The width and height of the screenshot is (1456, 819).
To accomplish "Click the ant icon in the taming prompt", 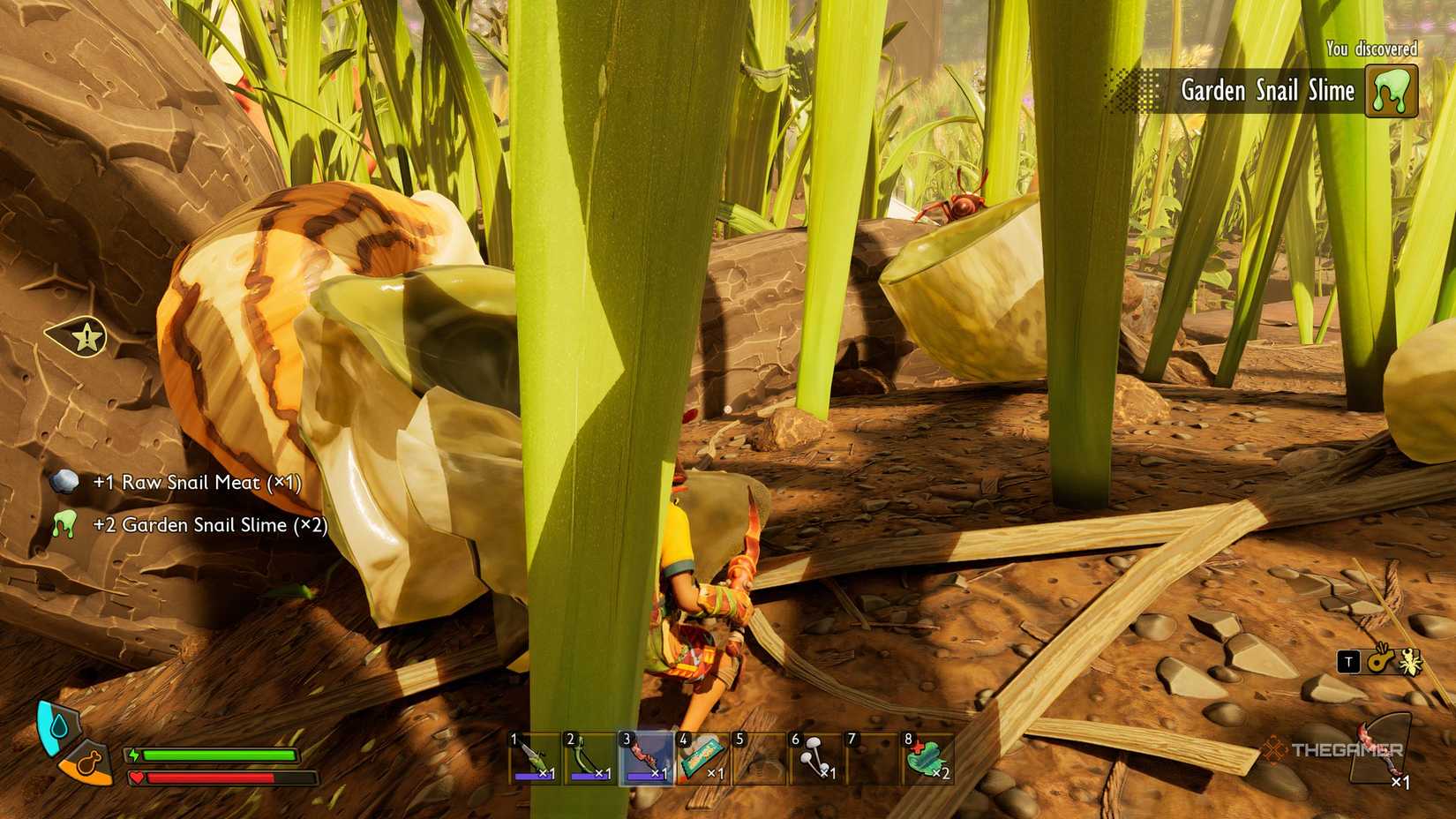I will 1409,662.
